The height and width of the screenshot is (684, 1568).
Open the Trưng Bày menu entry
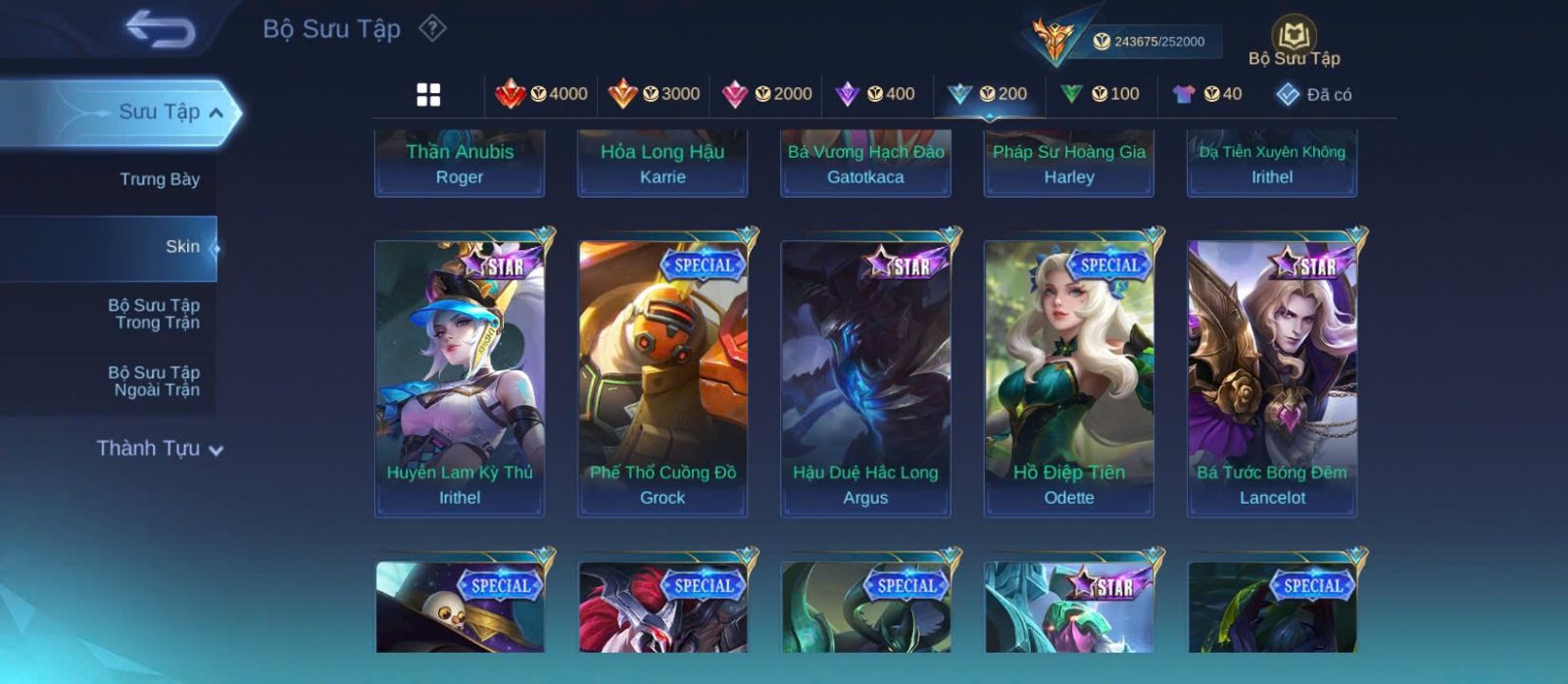(159, 179)
